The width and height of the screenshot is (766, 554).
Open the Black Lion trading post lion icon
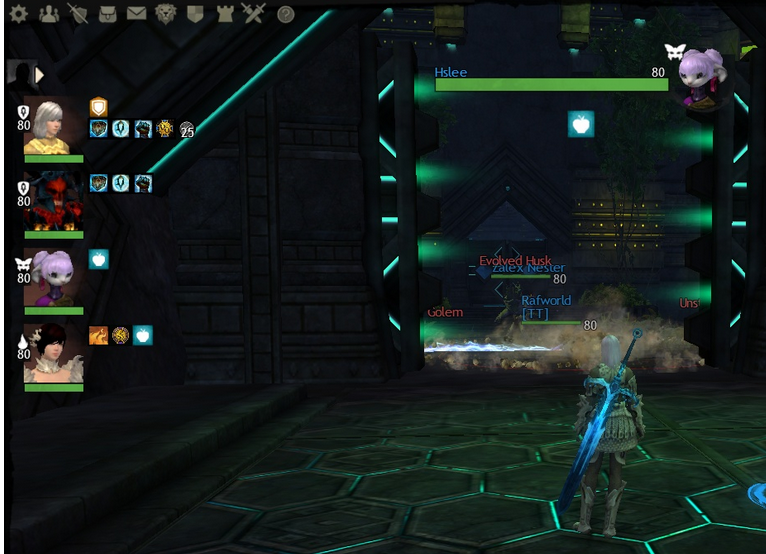(x=166, y=14)
